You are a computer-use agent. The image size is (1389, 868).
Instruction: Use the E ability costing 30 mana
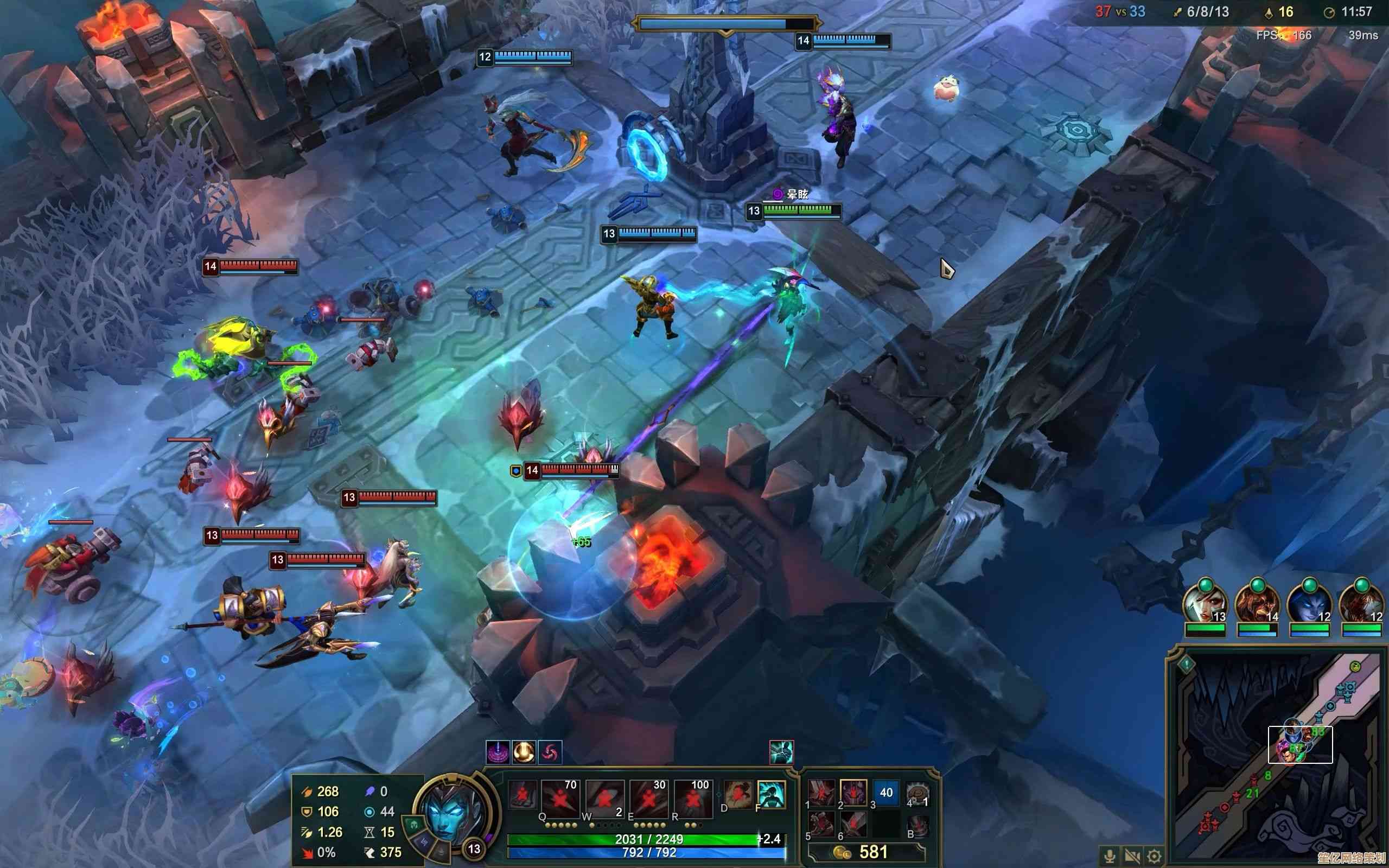[x=648, y=799]
